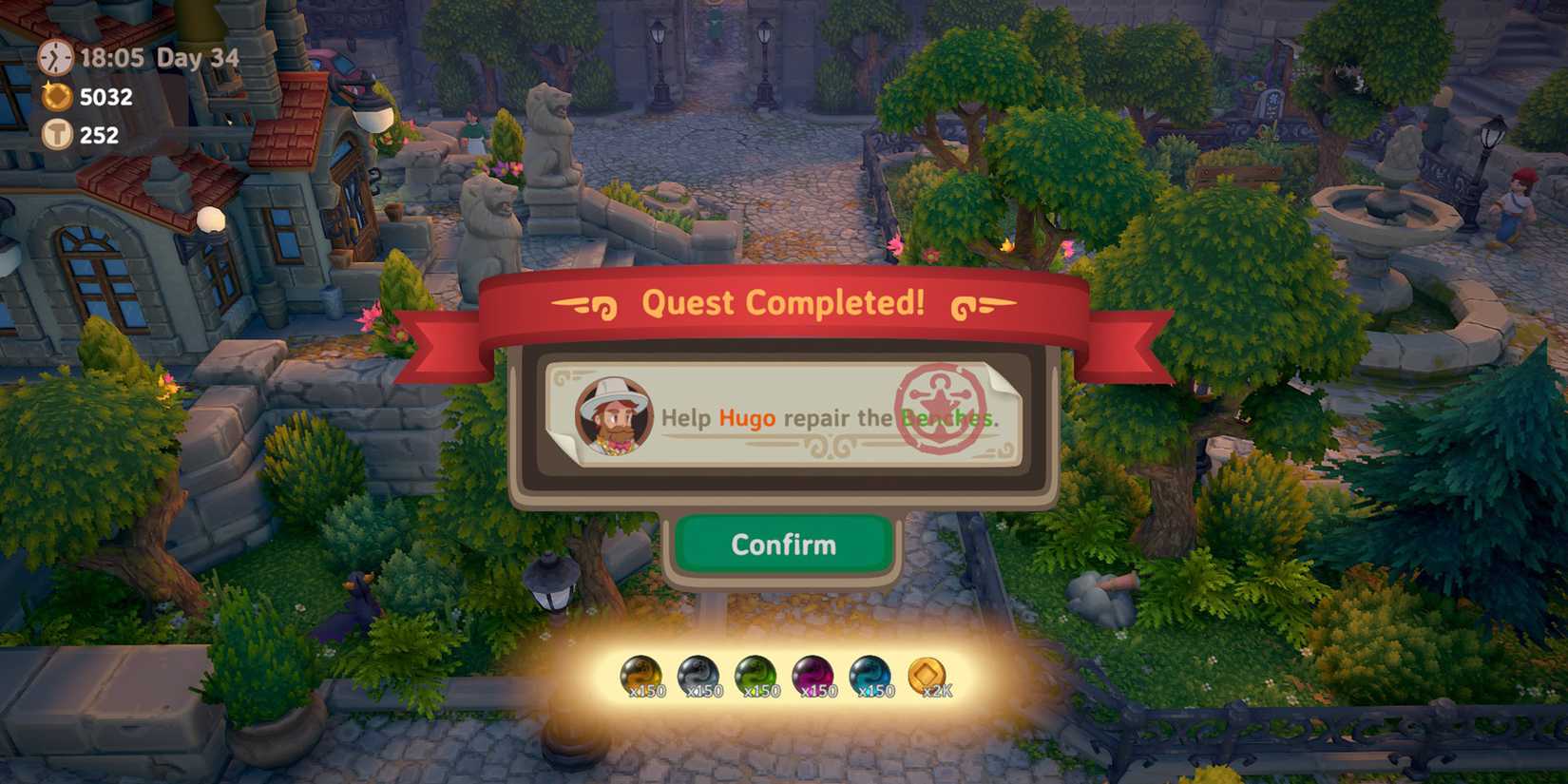The height and width of the screenshot is (784, 1568).
Task: Click Hugo's portrait on the quest card
Action: 617,415
